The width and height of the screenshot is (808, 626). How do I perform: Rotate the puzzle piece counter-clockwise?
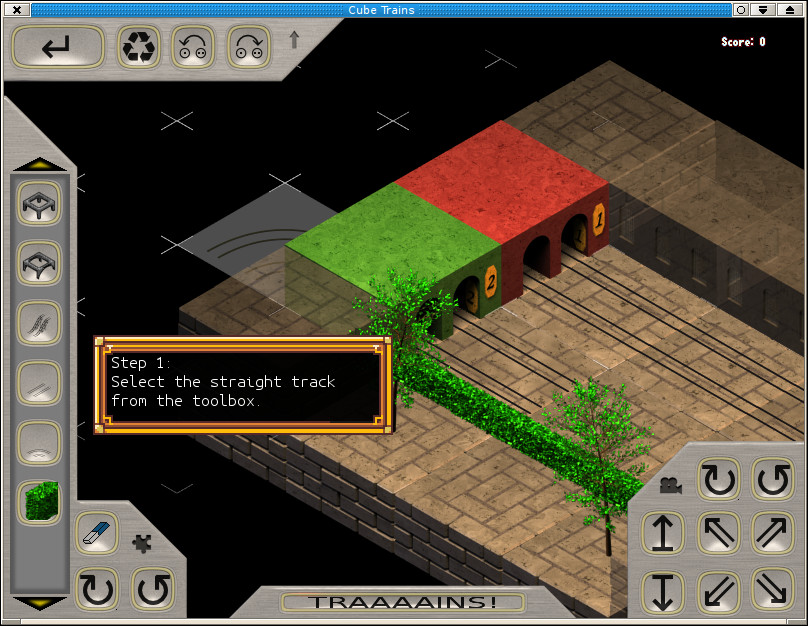[152, 589]
